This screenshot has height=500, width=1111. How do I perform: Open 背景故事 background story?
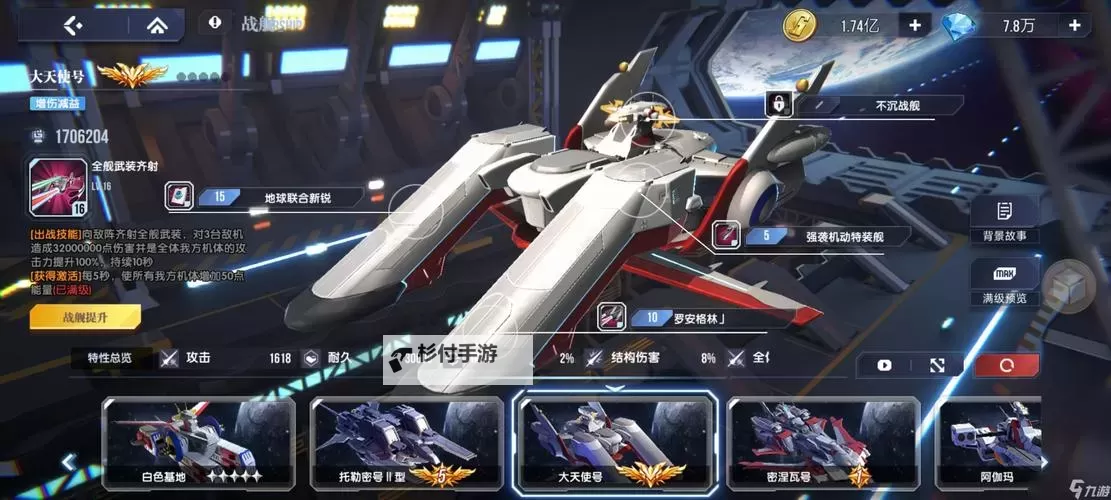(x=1004, y=221)
